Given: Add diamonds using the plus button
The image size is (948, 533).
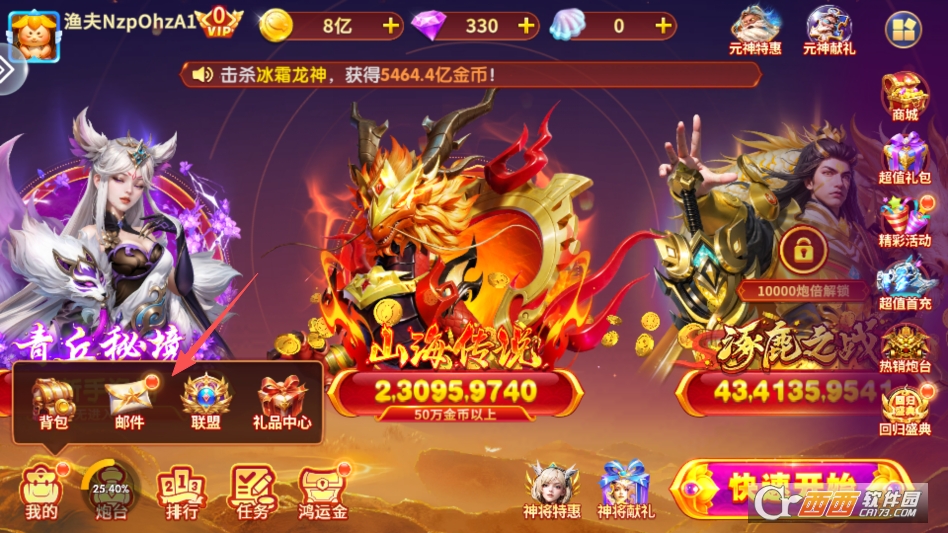Looking at the screenshot, I should click(x=526, y=25).
